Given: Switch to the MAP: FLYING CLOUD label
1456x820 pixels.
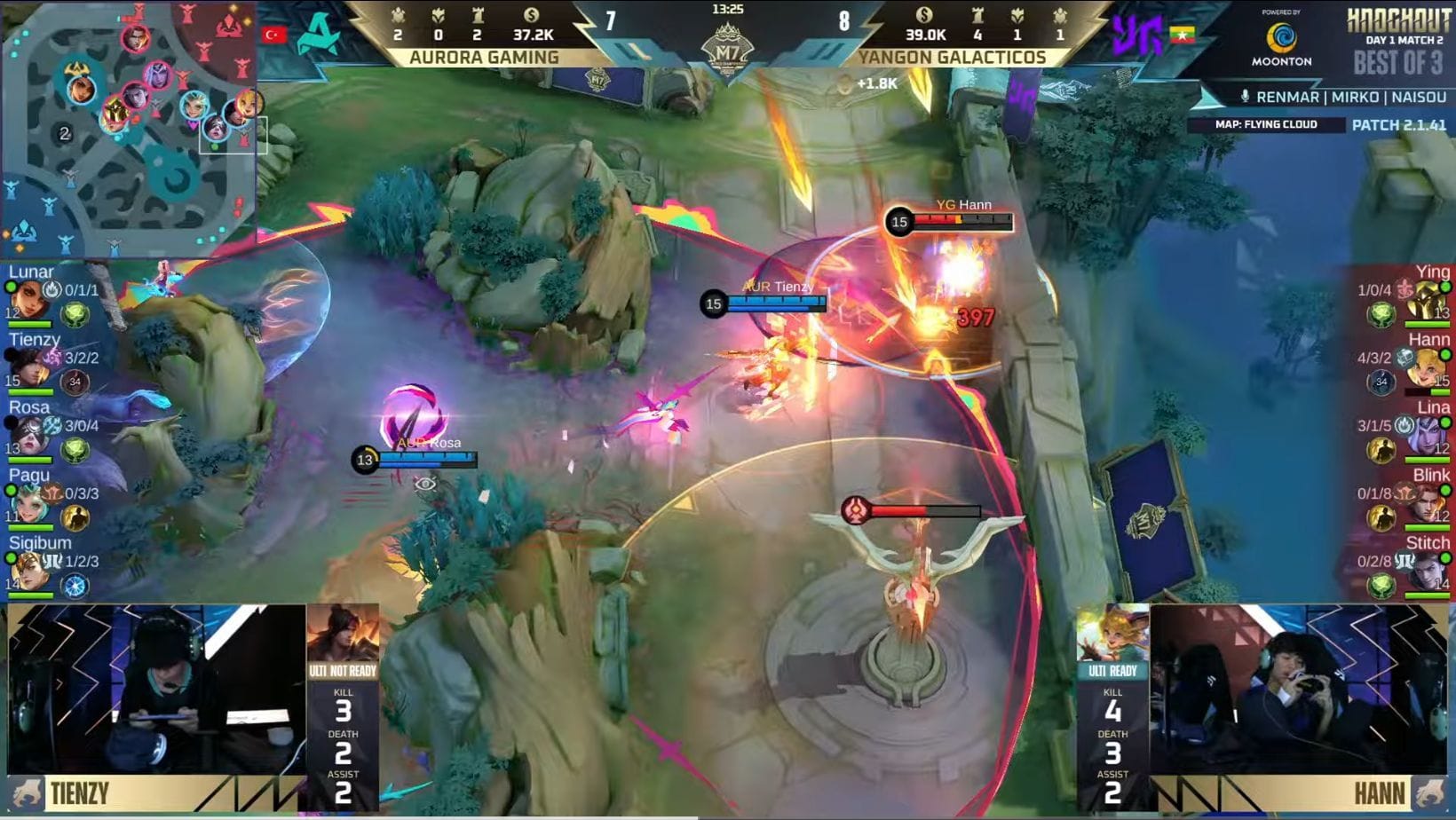Looking at the screenshot, I should click(x=1266, y=125).
